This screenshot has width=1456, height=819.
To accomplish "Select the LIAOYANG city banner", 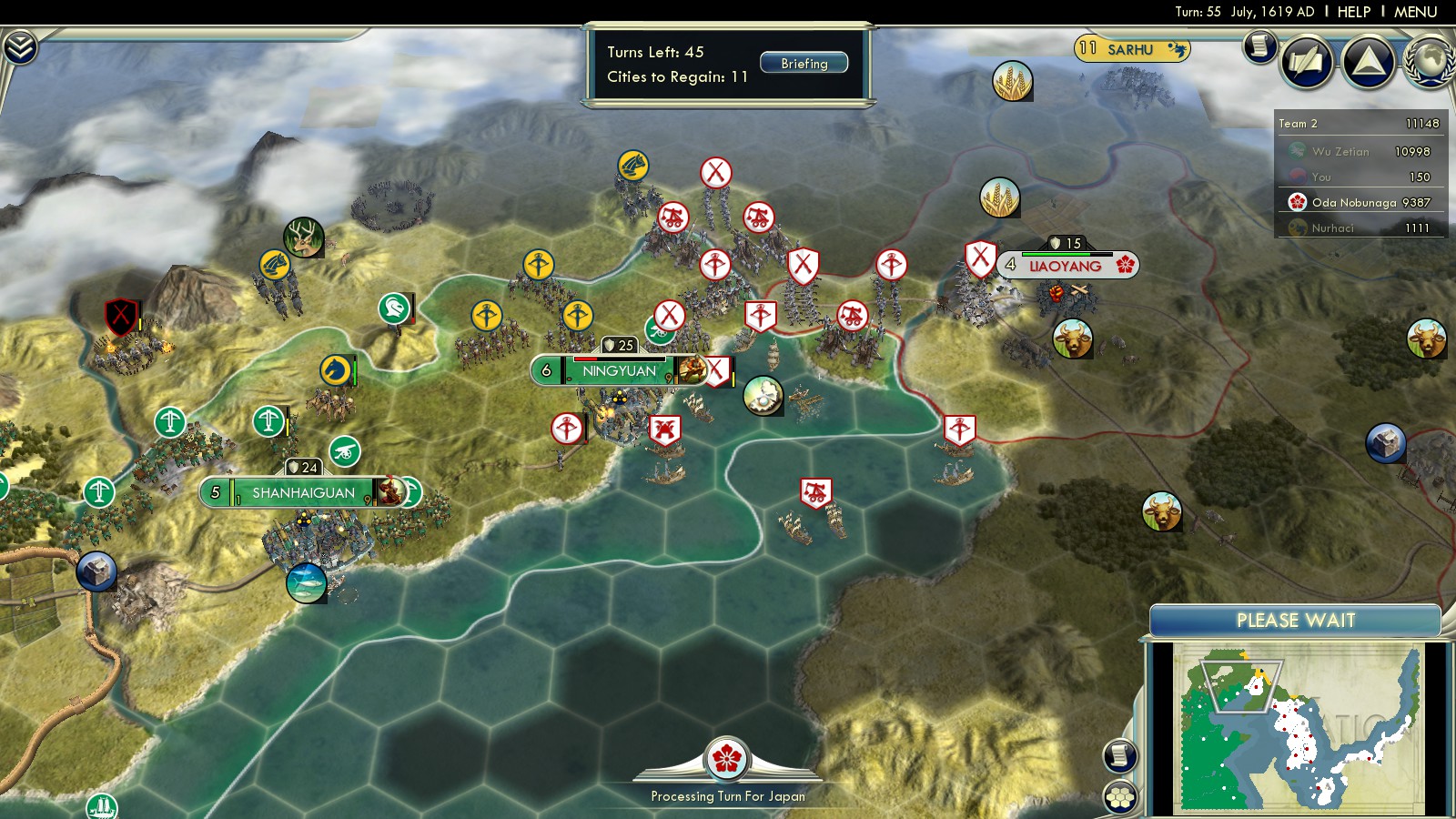I will [x=1066, y=266].
